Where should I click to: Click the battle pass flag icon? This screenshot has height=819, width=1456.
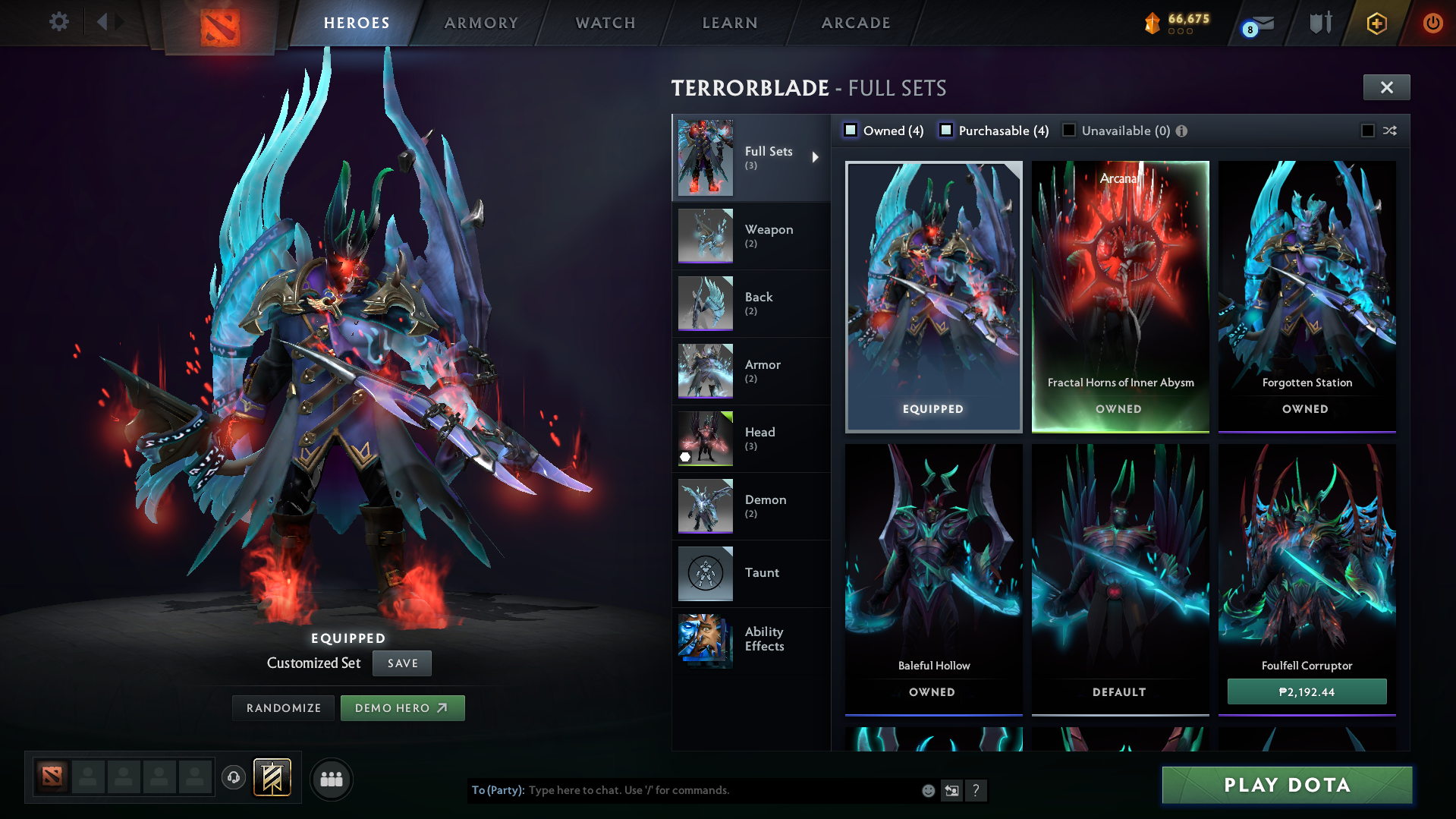pyautogui.click(x=270, y=777)
